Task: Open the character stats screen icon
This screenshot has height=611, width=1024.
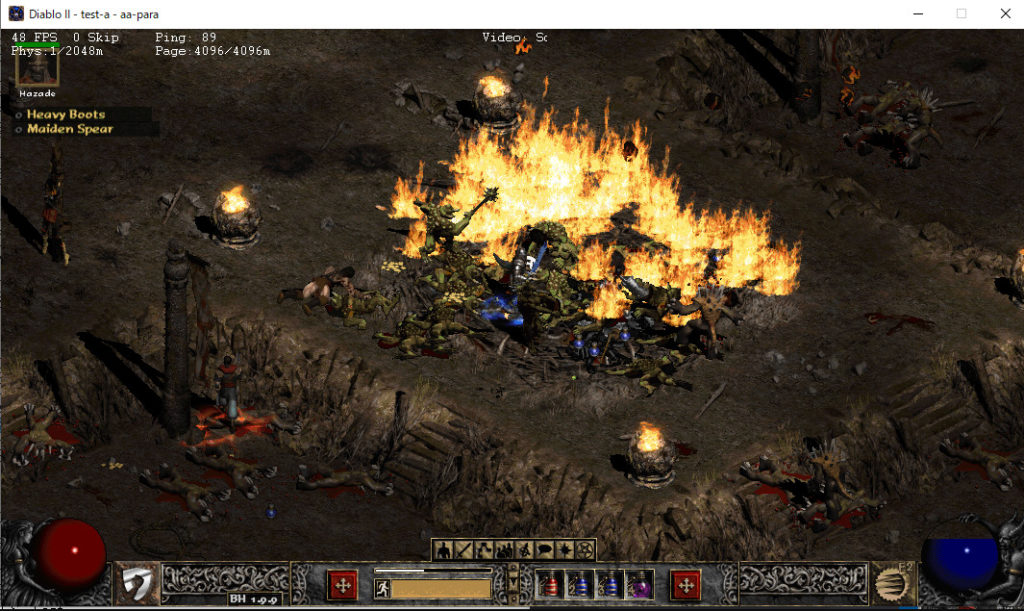Action: point(443,550)
